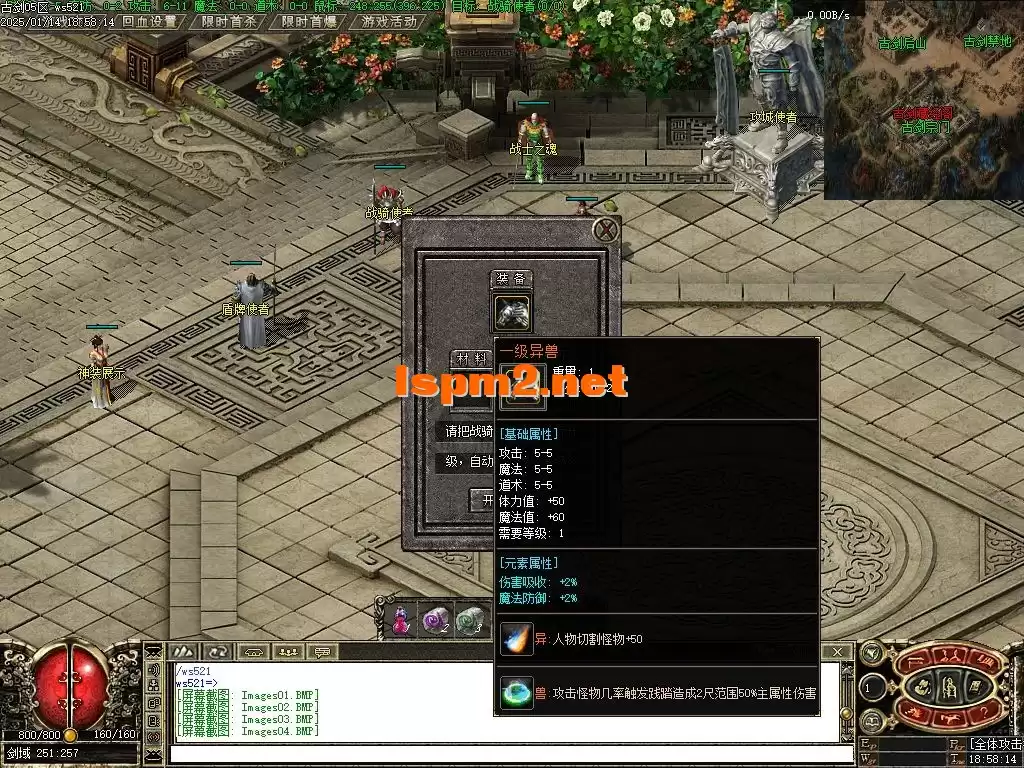
Task: Open the 限时首爆 event
Action: pyautogui.click(x=309, y=21)
